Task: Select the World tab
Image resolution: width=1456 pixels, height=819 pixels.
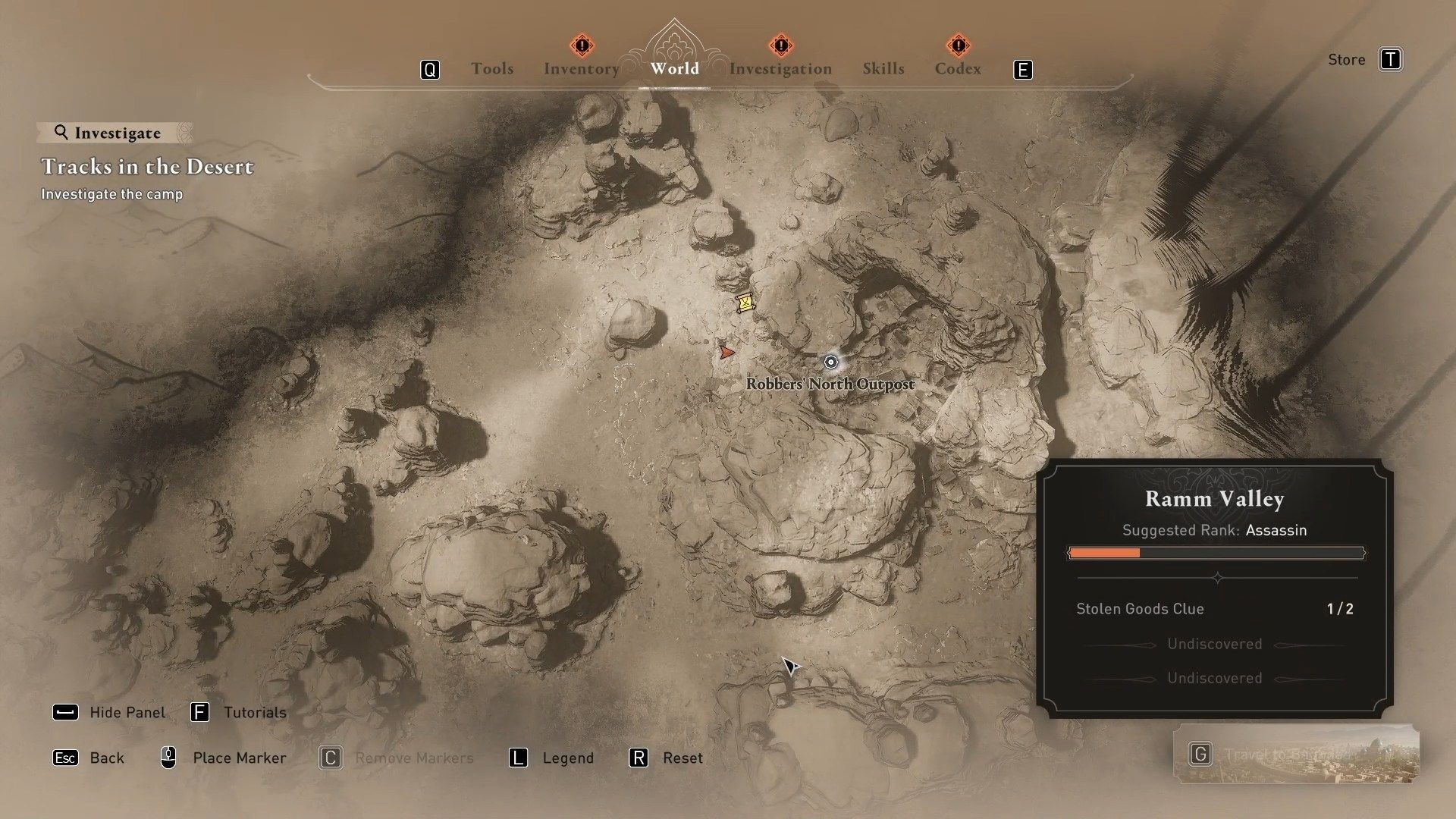Action: click(x=675, y=68)
